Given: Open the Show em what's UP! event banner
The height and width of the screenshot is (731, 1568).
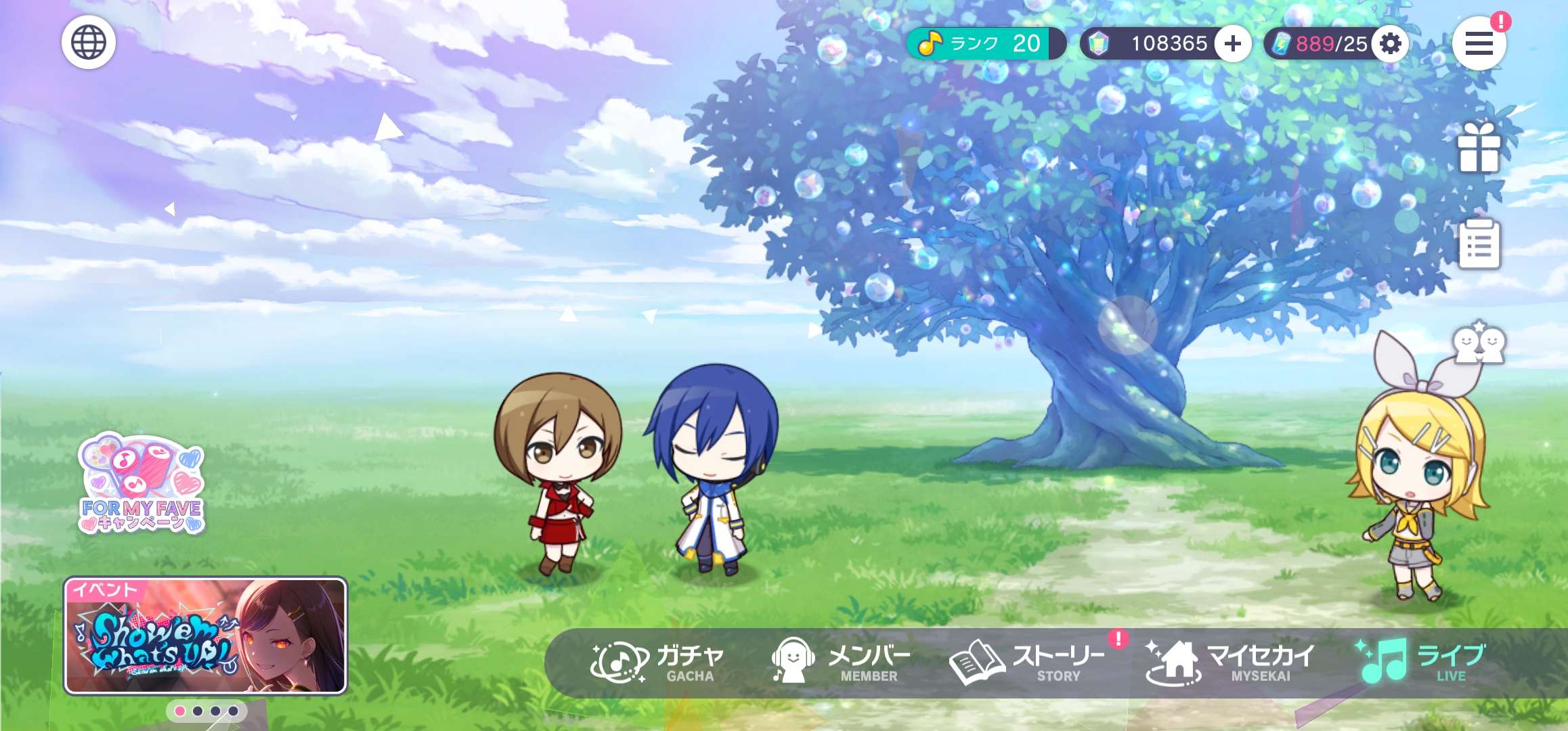Looking at the screenshot, I should click(x=206, y=636).
